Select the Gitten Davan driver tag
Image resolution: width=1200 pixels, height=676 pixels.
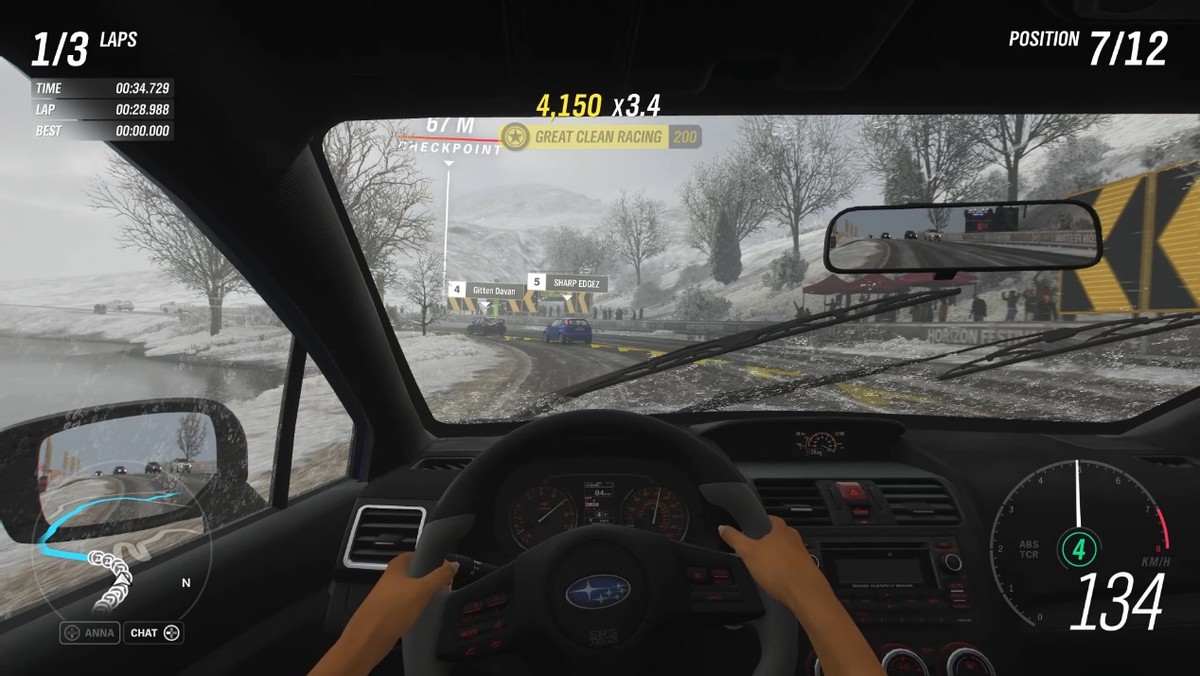(486, 291)
